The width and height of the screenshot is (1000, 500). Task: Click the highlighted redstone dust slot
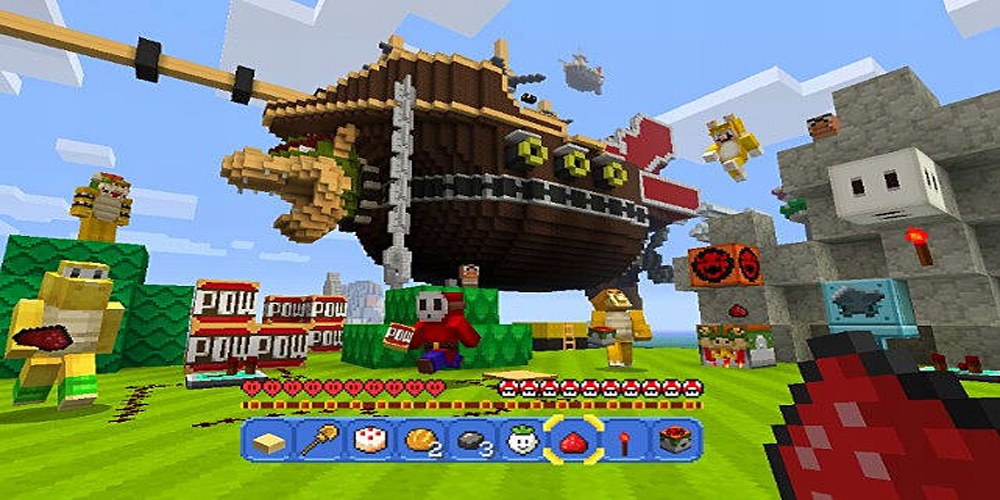tap(574, 440)
